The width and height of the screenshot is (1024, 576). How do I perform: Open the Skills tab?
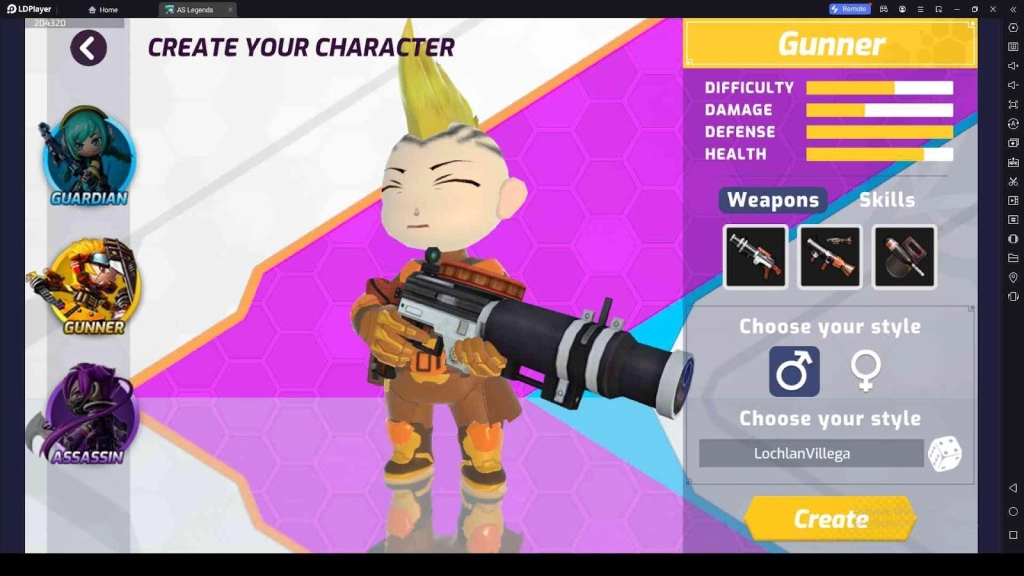886,200
